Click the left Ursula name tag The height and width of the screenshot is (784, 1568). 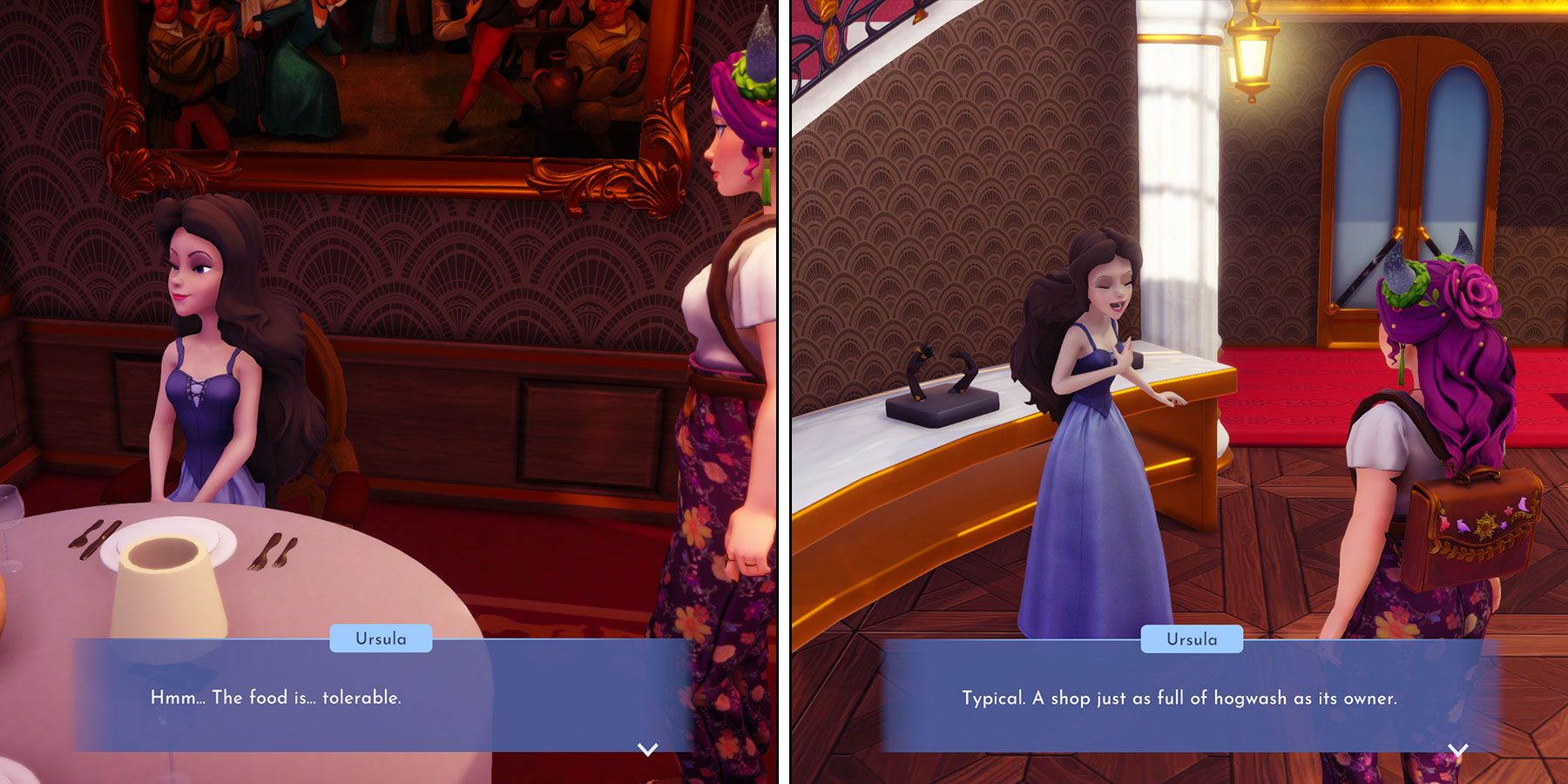[381, 639]
